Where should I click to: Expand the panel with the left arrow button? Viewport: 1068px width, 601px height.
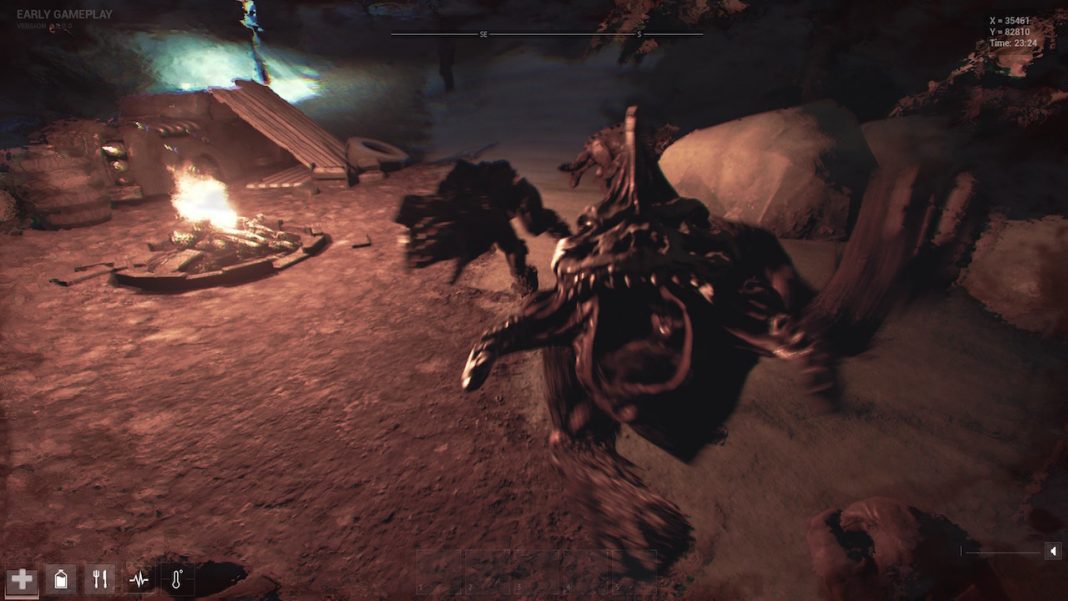click(x=1052, y=551)
